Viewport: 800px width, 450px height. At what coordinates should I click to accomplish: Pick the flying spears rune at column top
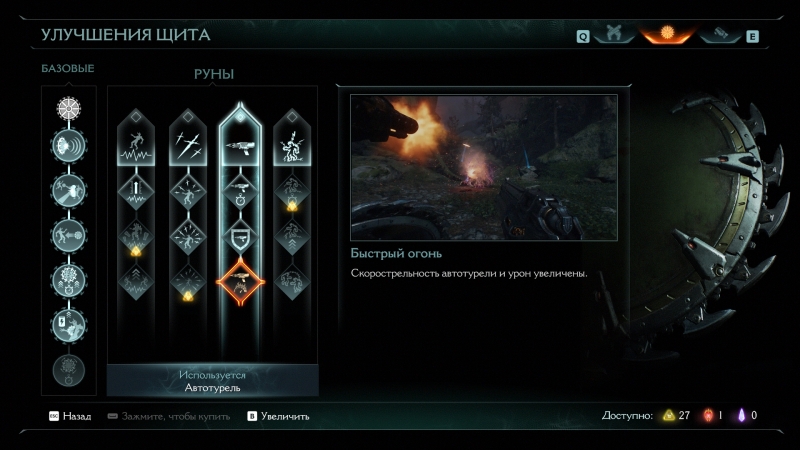(188, 150)
